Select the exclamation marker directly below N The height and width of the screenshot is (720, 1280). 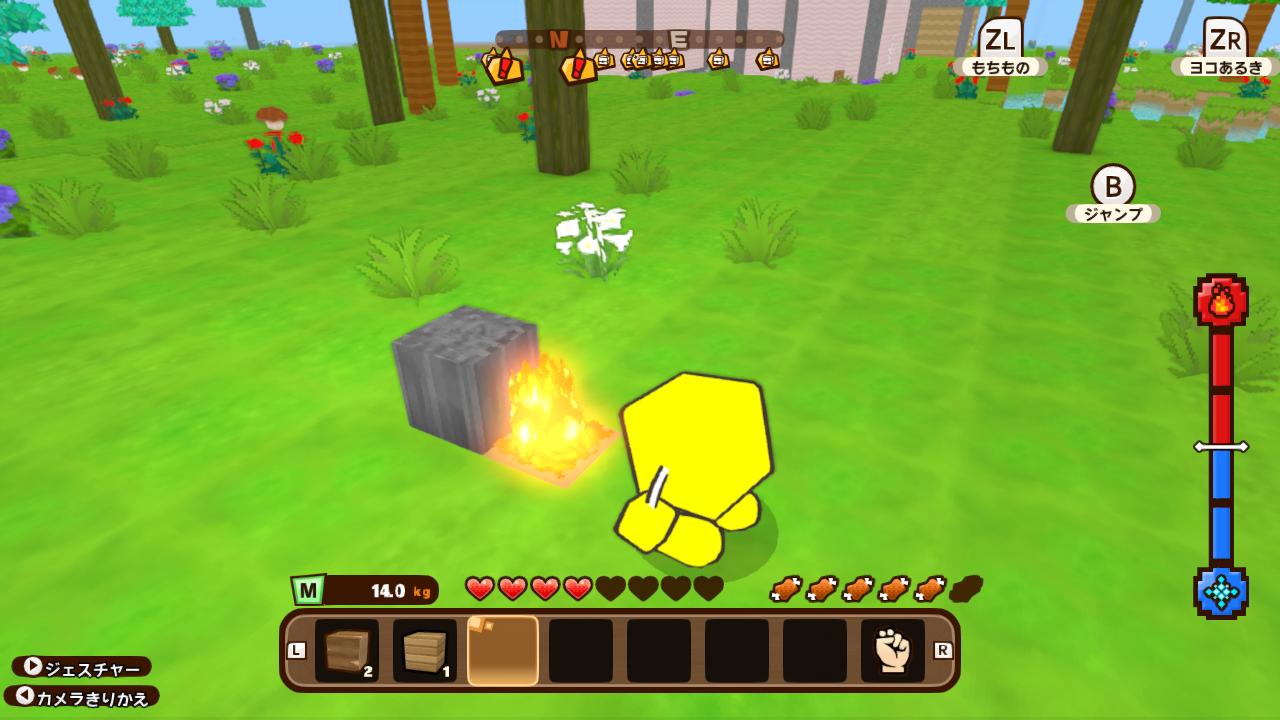578,68
